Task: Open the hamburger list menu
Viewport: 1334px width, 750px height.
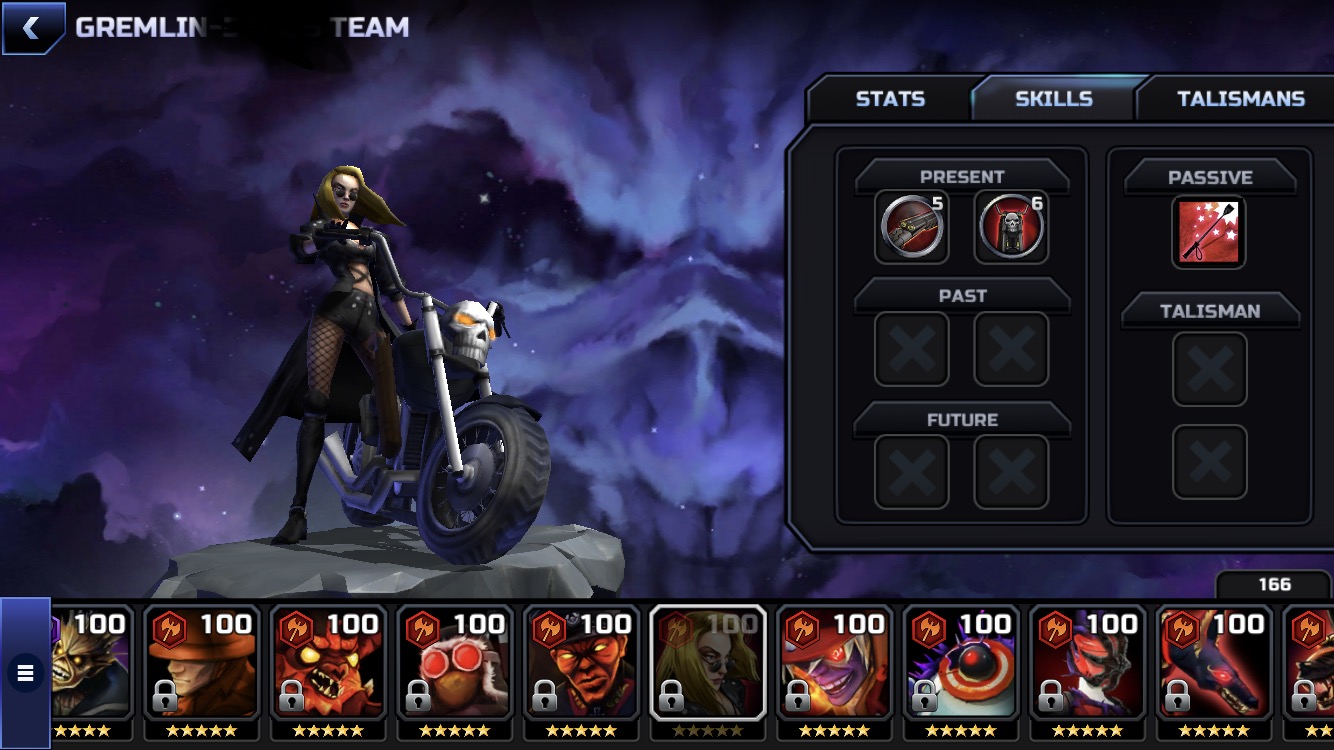Action: pos(25,673)
